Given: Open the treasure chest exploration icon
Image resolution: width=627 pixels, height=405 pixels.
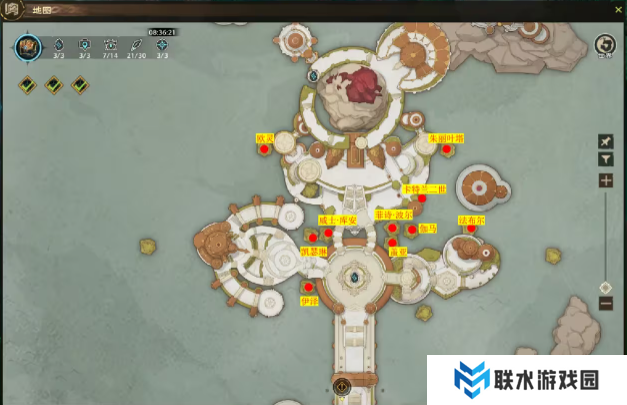Looking at the screenshot, I should pos(27,47).
